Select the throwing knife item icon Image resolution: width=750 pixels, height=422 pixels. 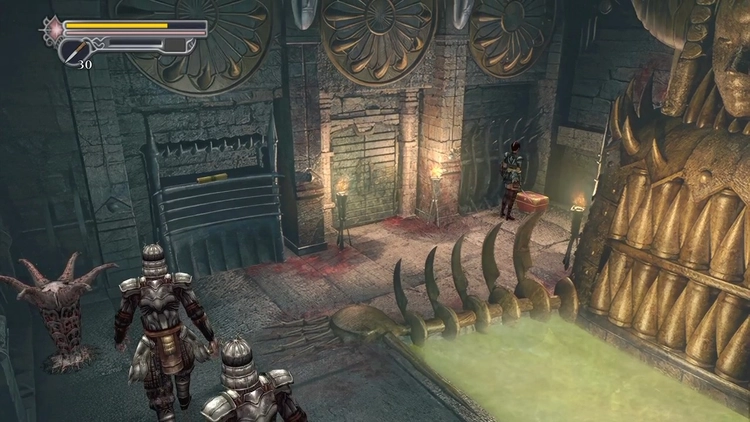(x=77, y=49)
